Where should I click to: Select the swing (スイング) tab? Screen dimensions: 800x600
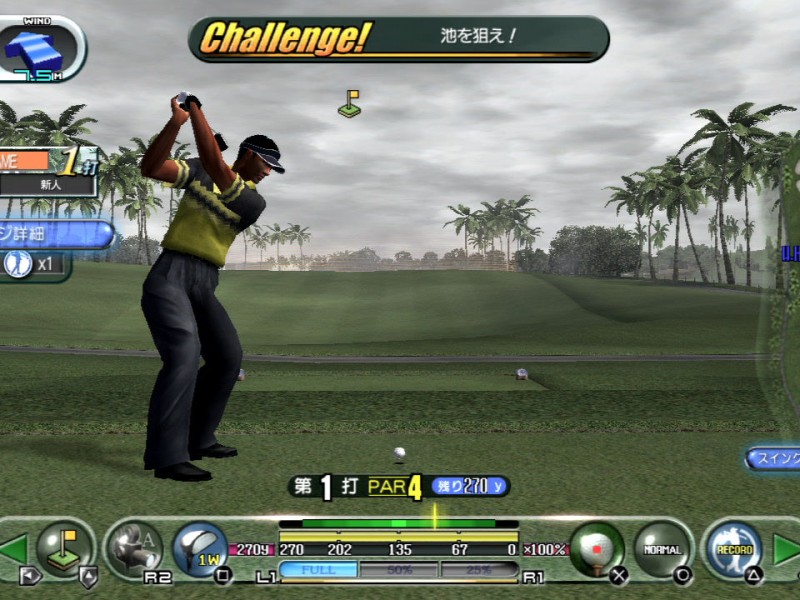pyautogui.click(x=773, y=458)
